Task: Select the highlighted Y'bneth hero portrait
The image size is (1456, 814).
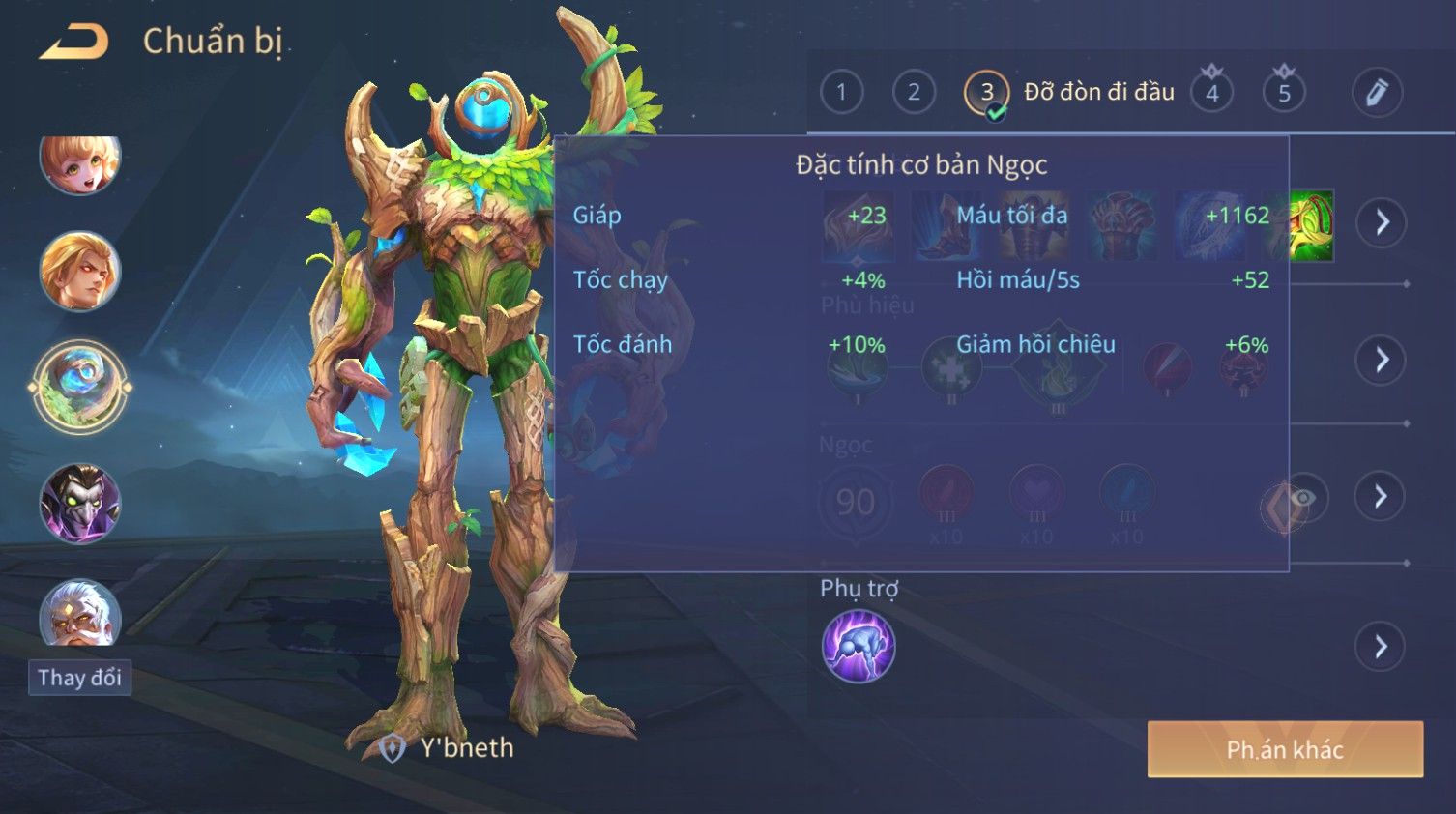Action: coord(79,387)
